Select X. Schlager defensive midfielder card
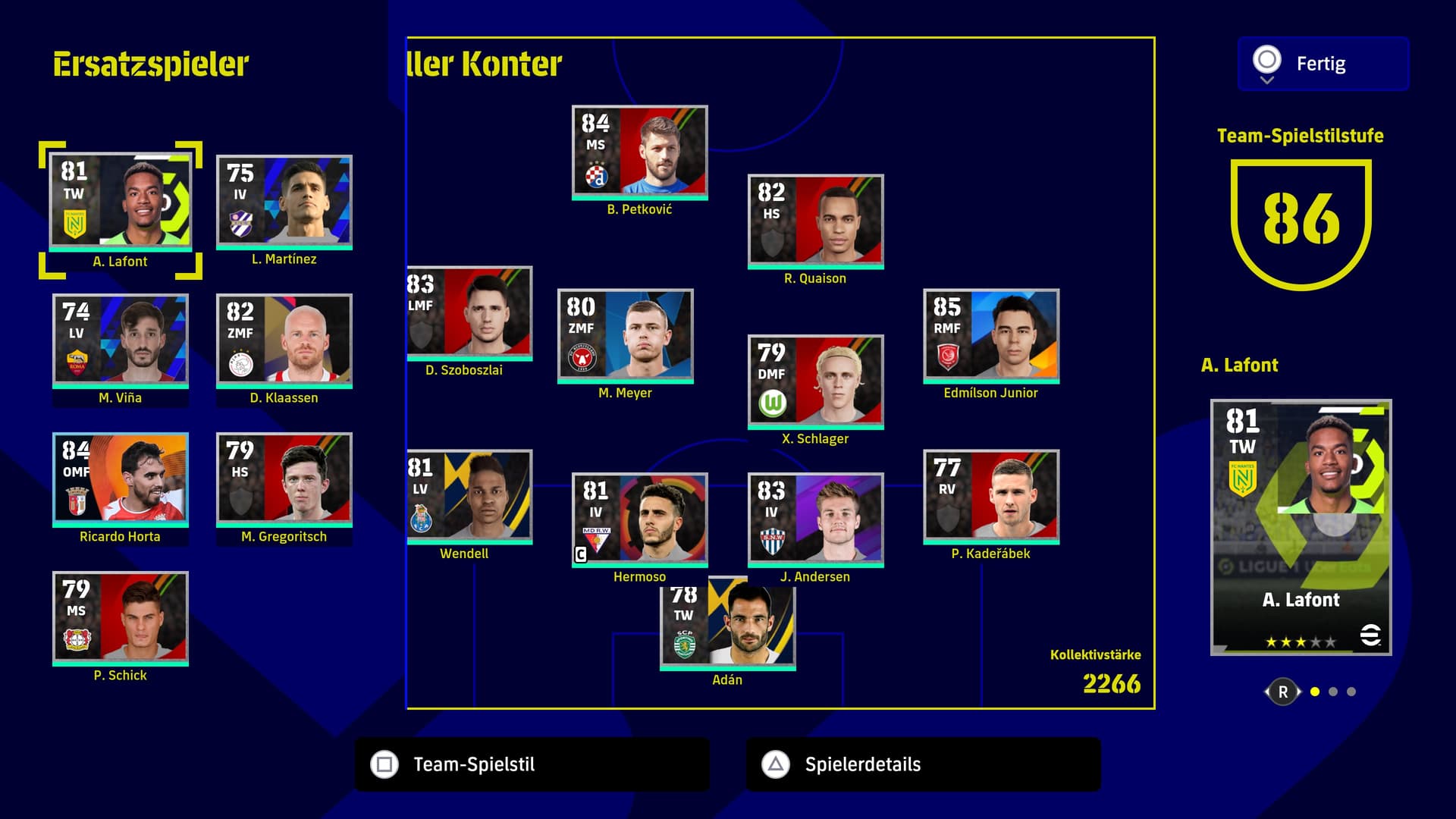Screen dimensions: 1456x819 [x=815, y=382]
